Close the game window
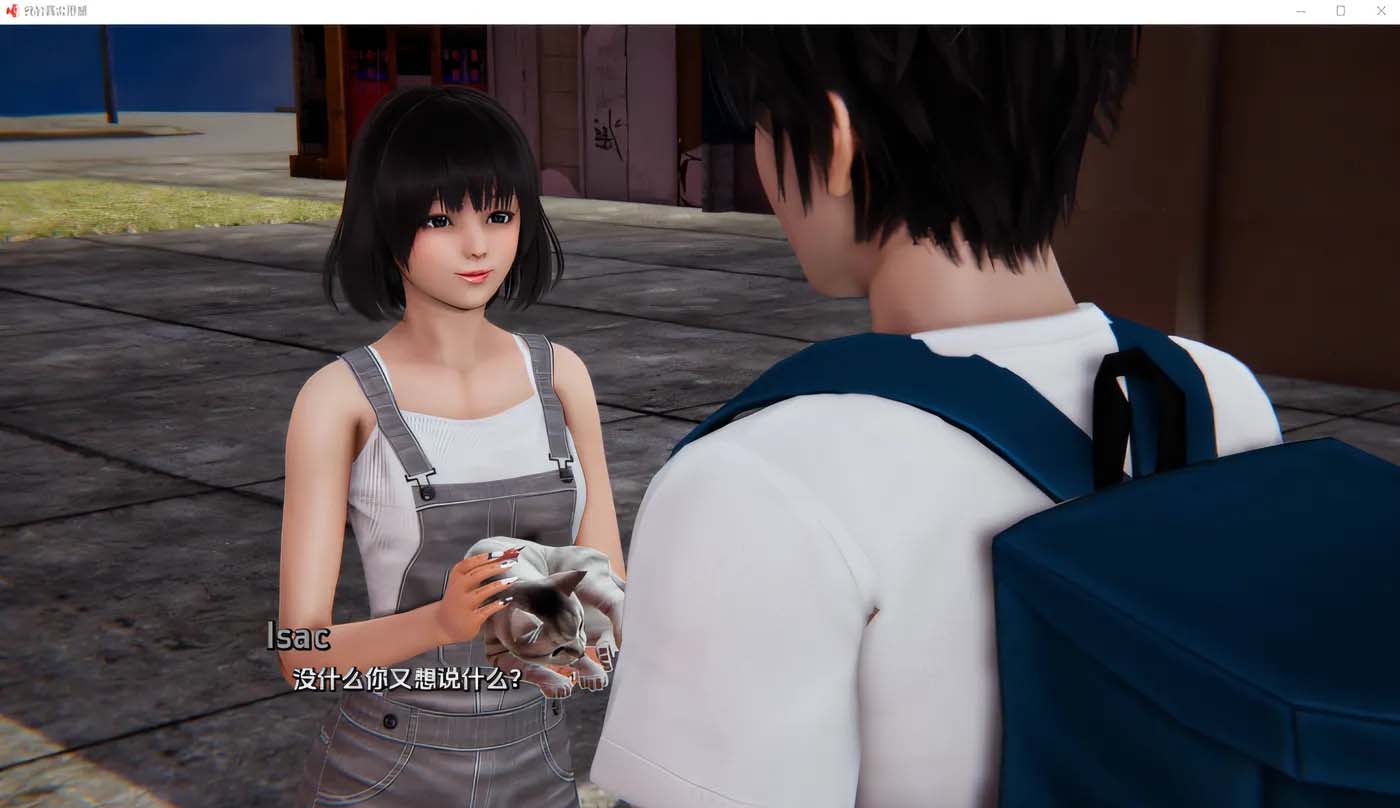Image resolution: width=1400 pixels, height=808 pixels. pyautogui.click(x=1381, y=11)
